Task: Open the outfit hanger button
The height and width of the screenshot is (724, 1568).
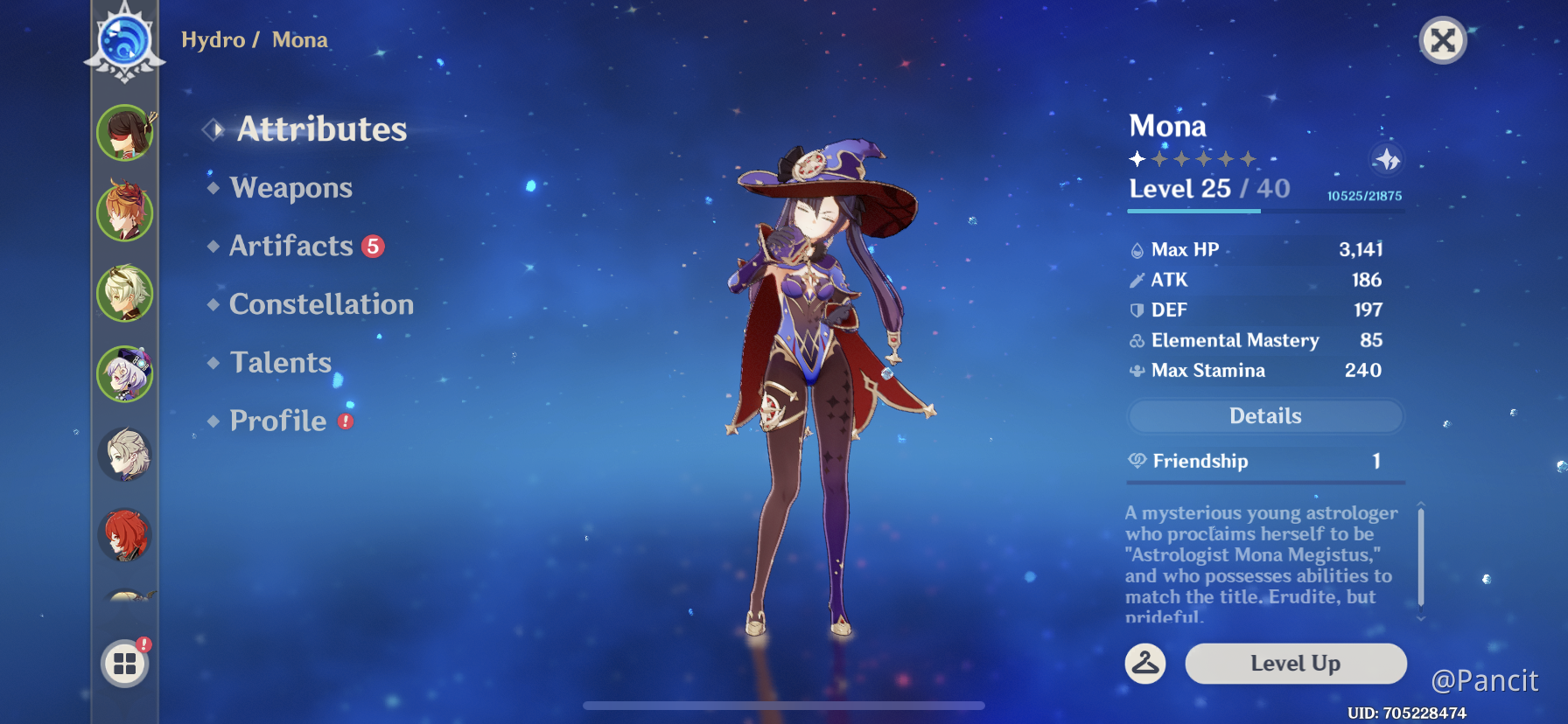Action: pos(1144,664)
